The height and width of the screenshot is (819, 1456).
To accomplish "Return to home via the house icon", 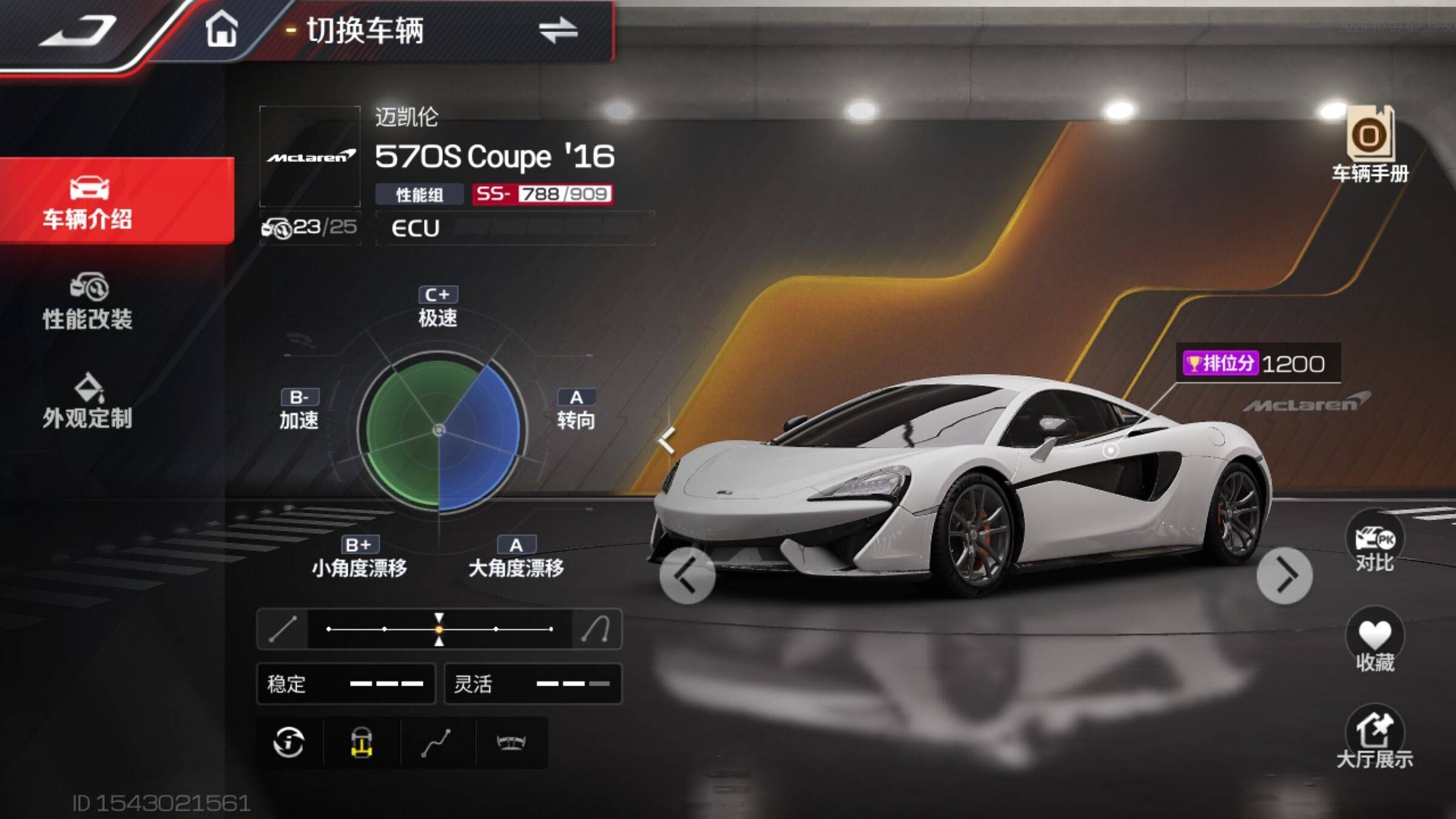I will (221, 29).
